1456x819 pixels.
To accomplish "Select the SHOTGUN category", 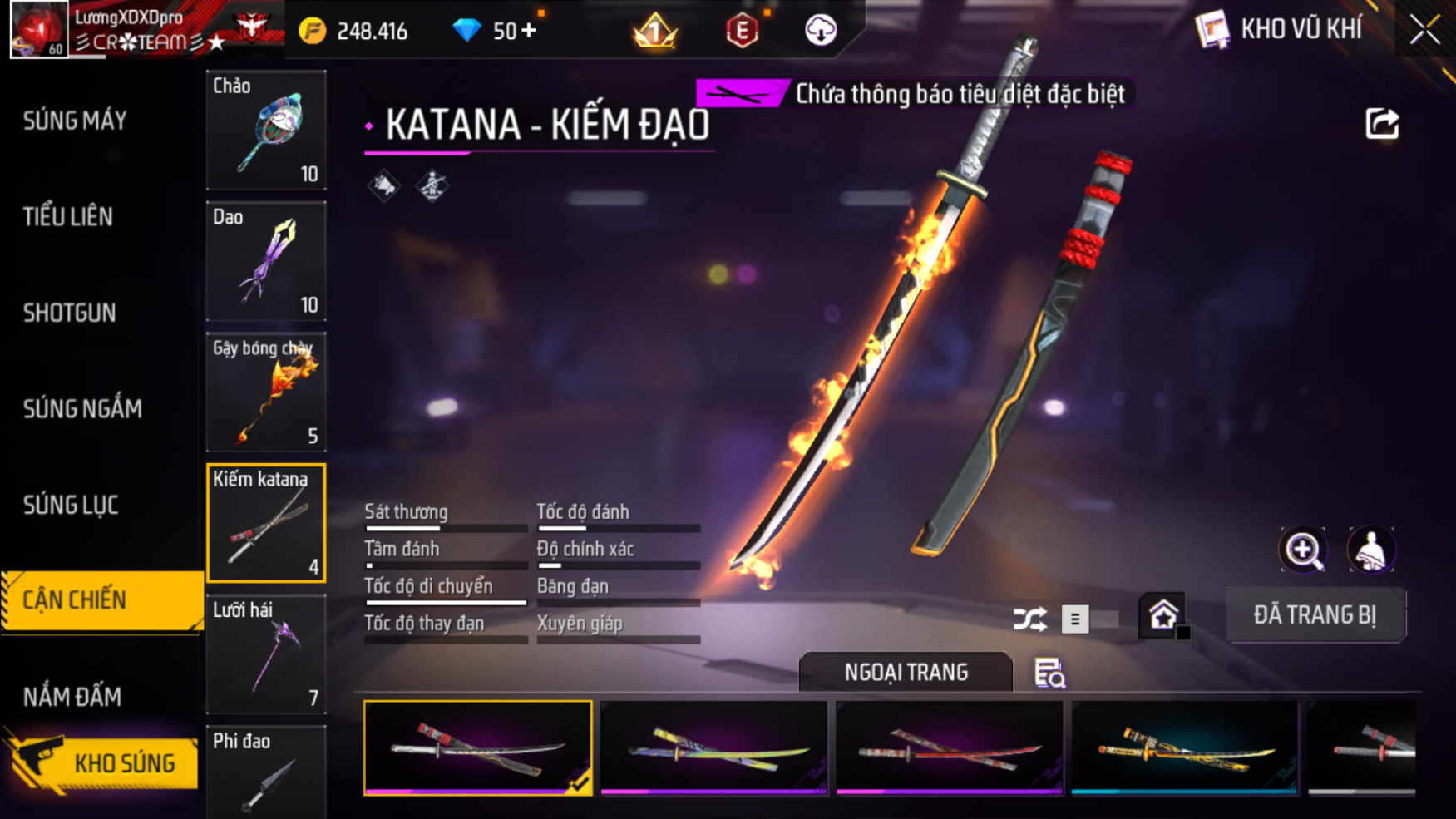I will (70, 313).
